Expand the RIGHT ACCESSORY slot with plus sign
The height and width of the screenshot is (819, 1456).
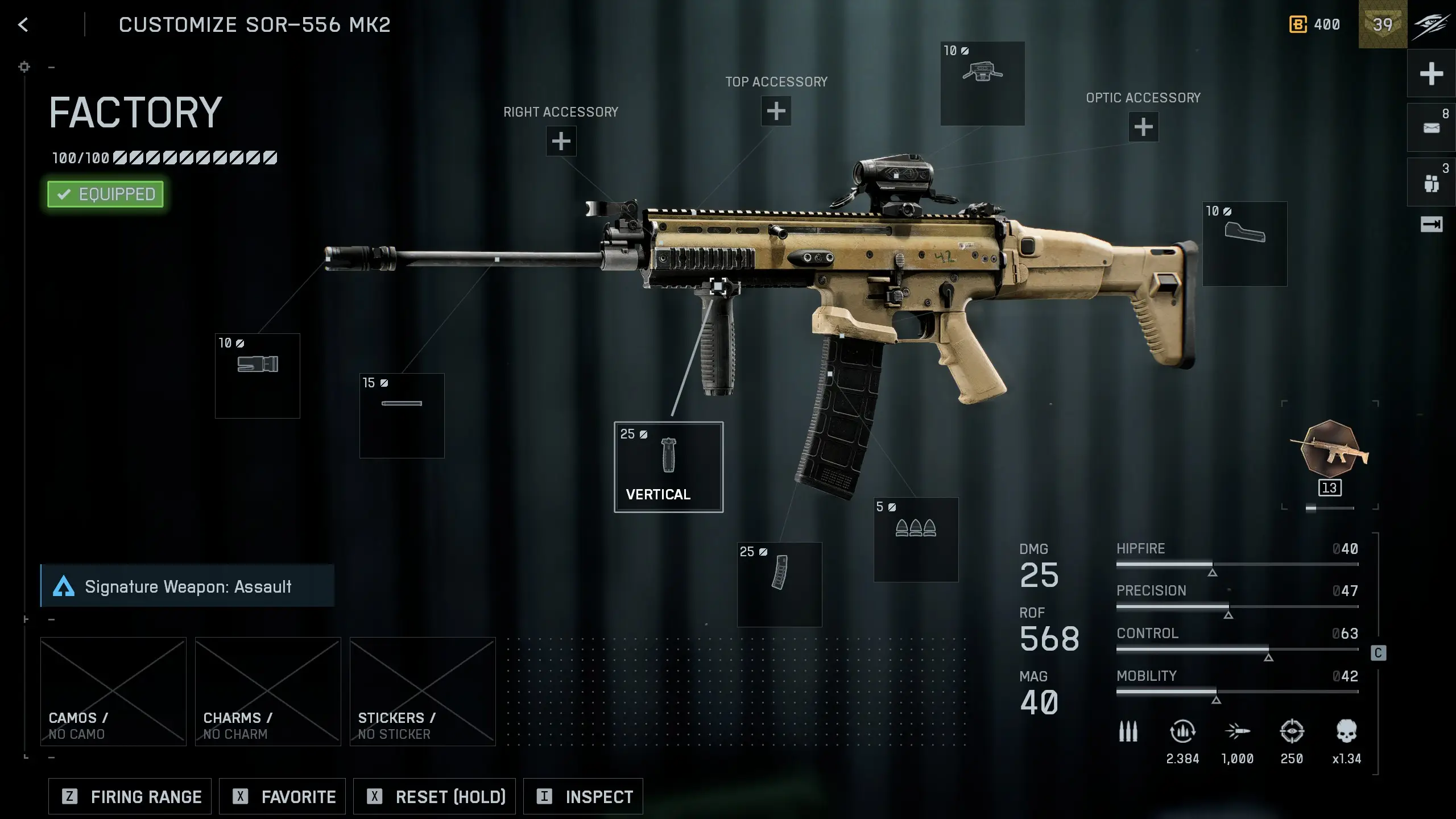[560, 140]
